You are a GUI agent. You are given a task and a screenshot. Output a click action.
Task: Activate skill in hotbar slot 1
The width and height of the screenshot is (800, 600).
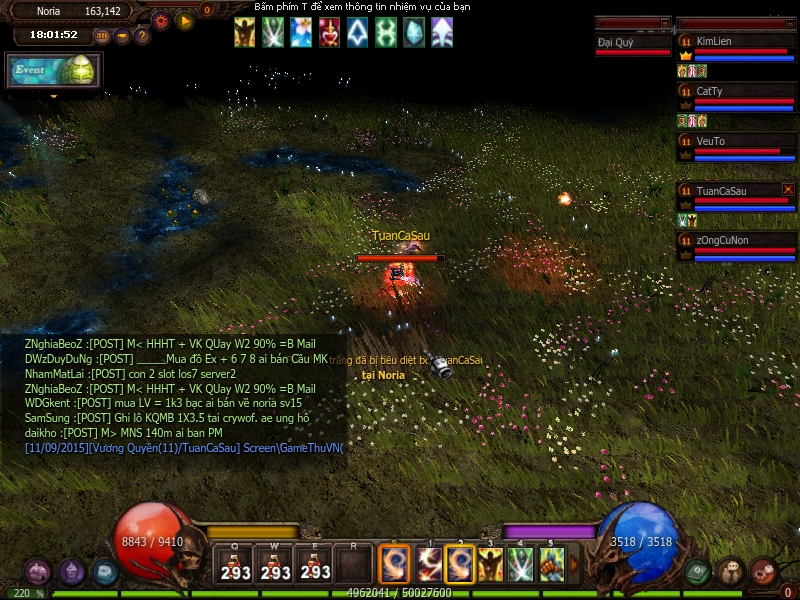coord(429,565)
